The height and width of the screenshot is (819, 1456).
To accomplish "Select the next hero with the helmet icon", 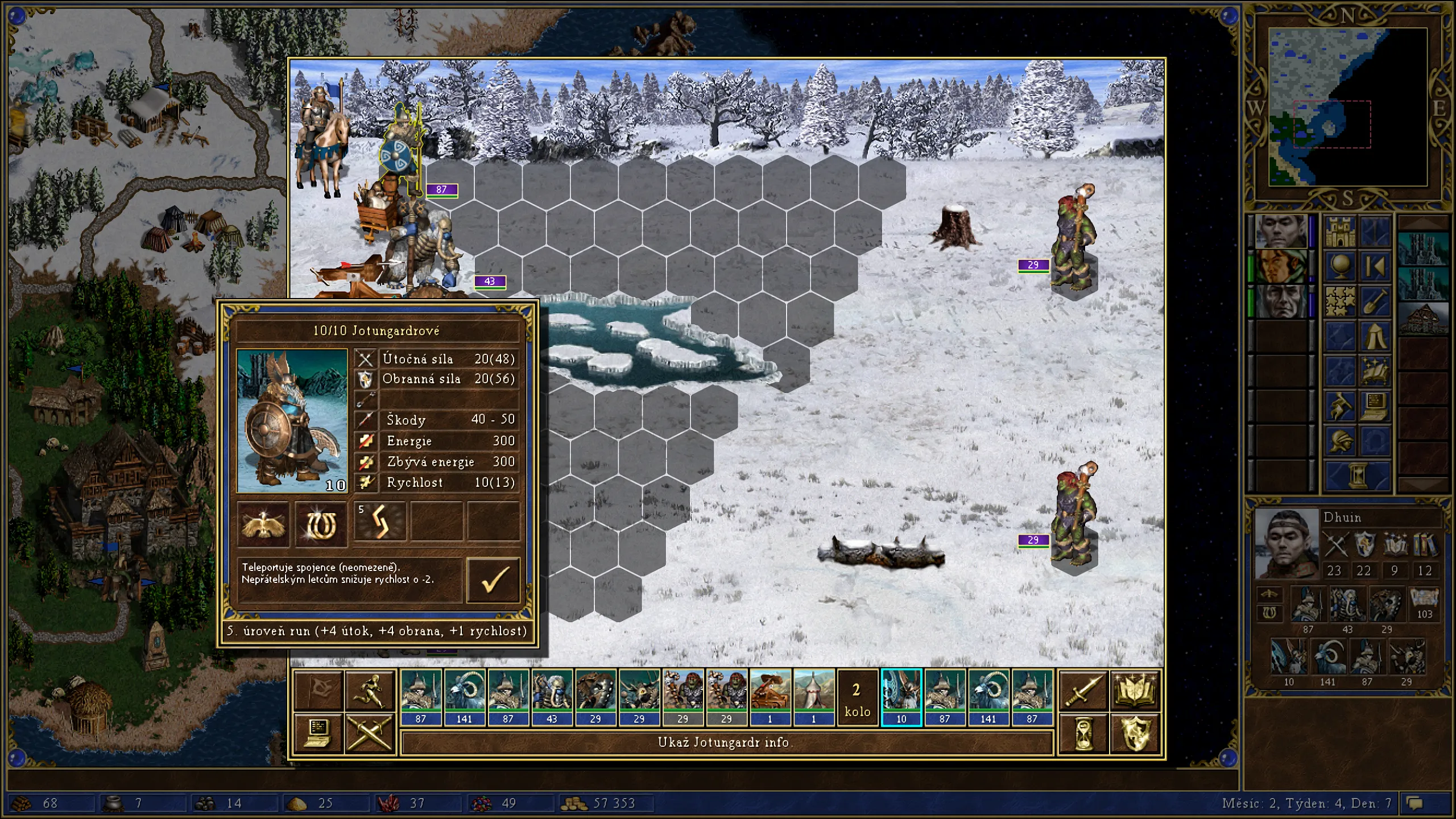I will click(x=1340, y=441).
